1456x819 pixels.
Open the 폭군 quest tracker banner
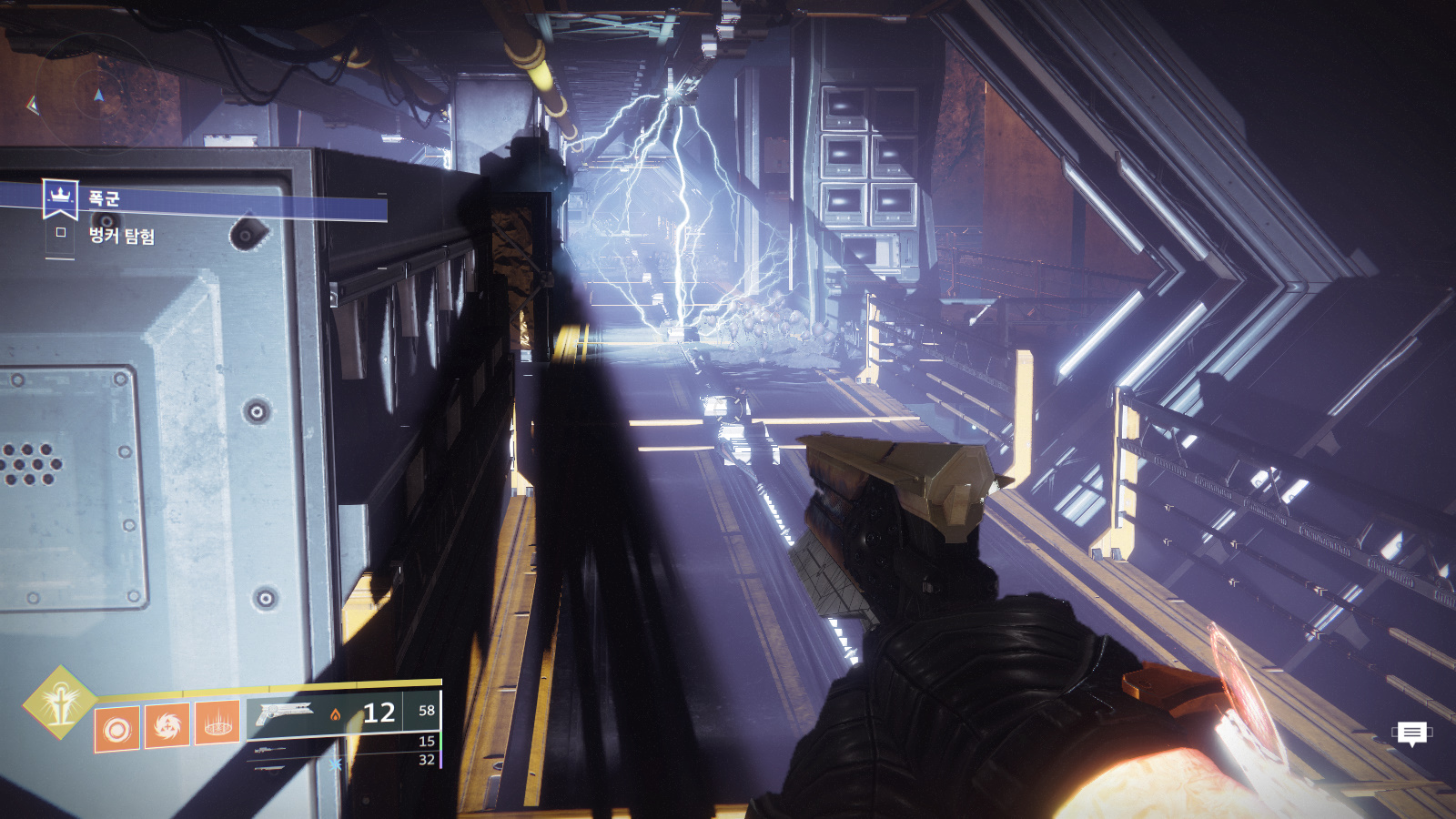(214, 199)
